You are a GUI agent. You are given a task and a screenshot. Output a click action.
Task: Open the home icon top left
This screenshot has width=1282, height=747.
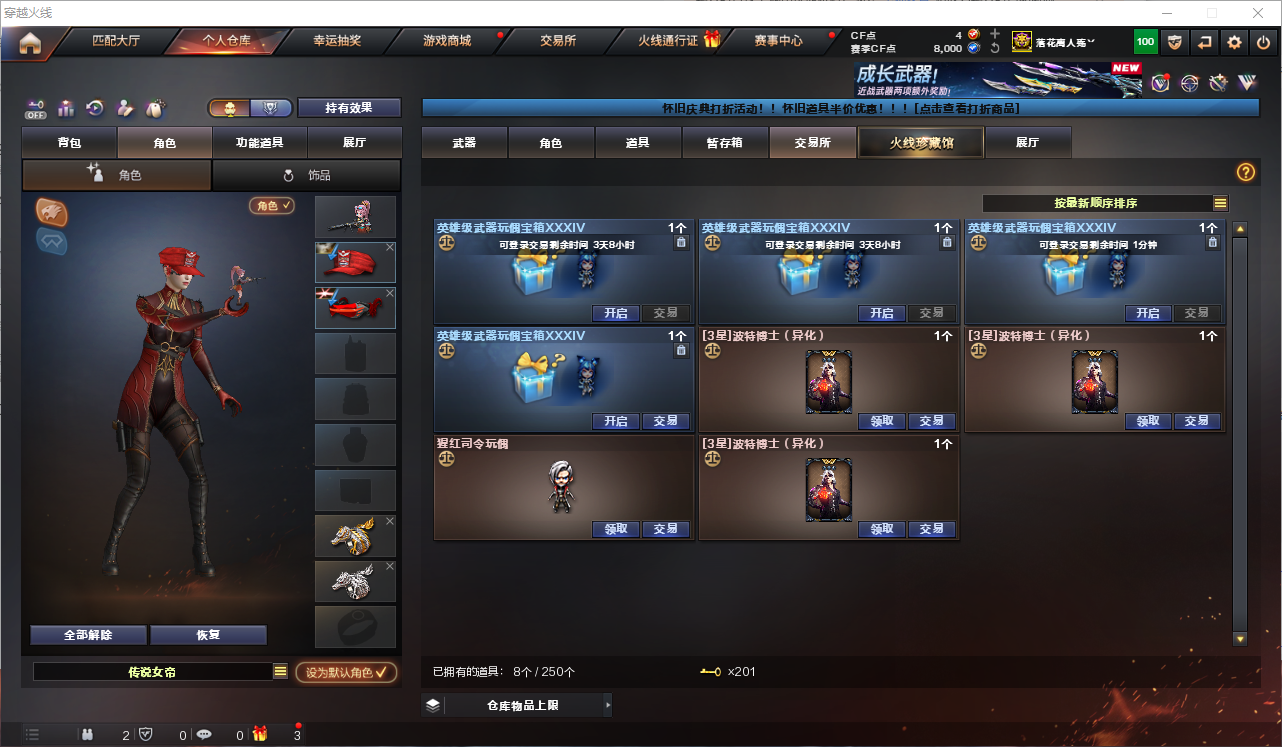pos(30,42)
